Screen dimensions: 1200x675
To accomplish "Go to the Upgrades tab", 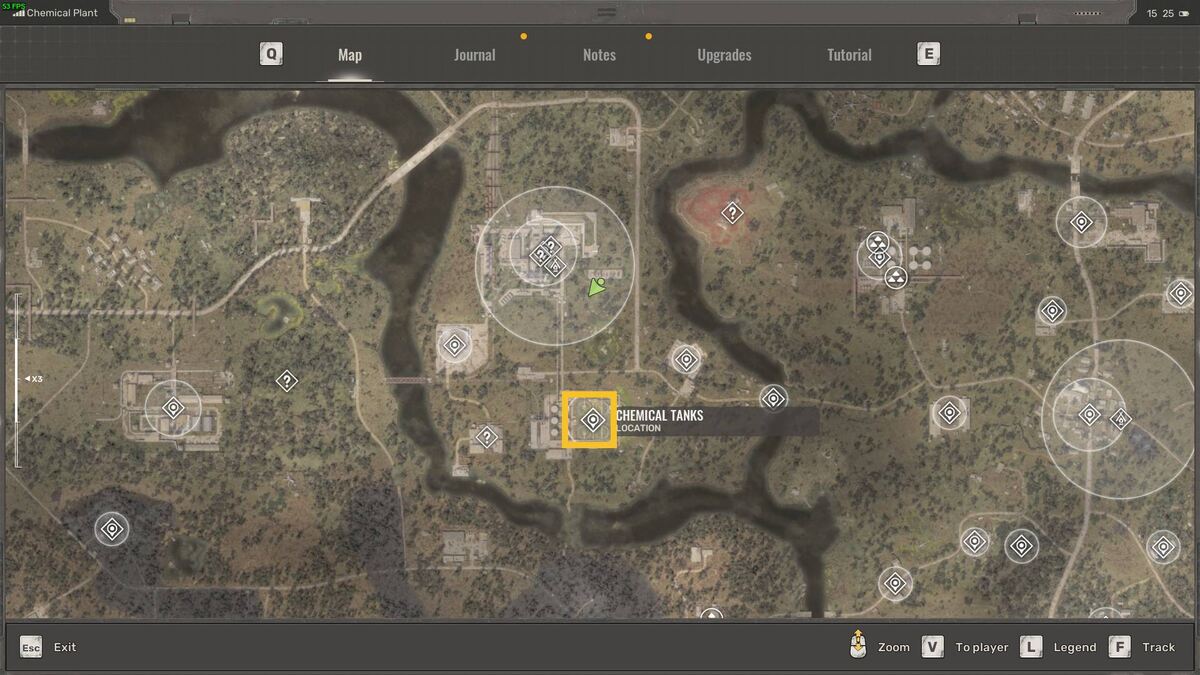I will pyautogui.click(x=724, y=55).
